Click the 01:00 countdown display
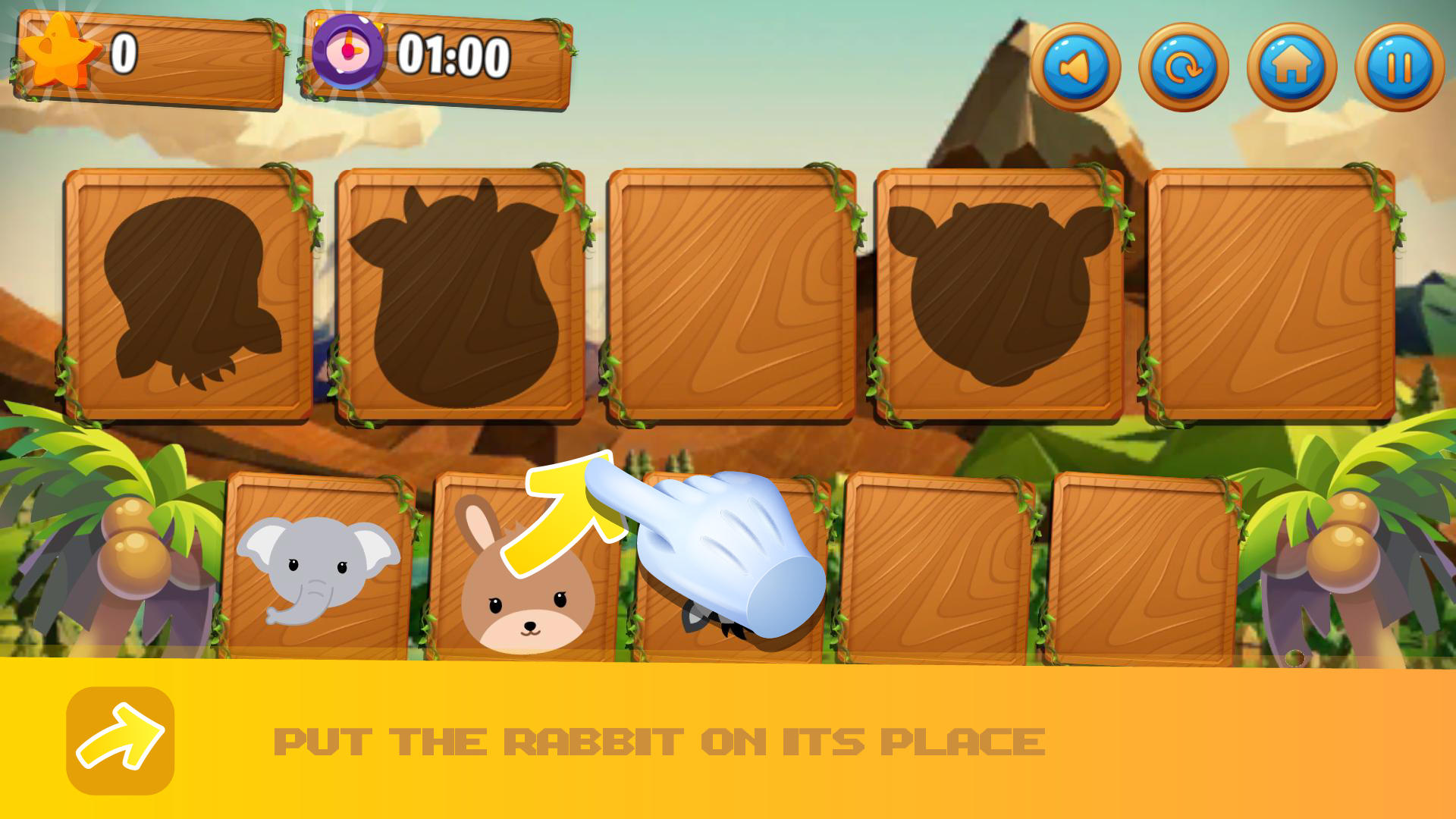 pyautogui.click(x=453, y=53)
